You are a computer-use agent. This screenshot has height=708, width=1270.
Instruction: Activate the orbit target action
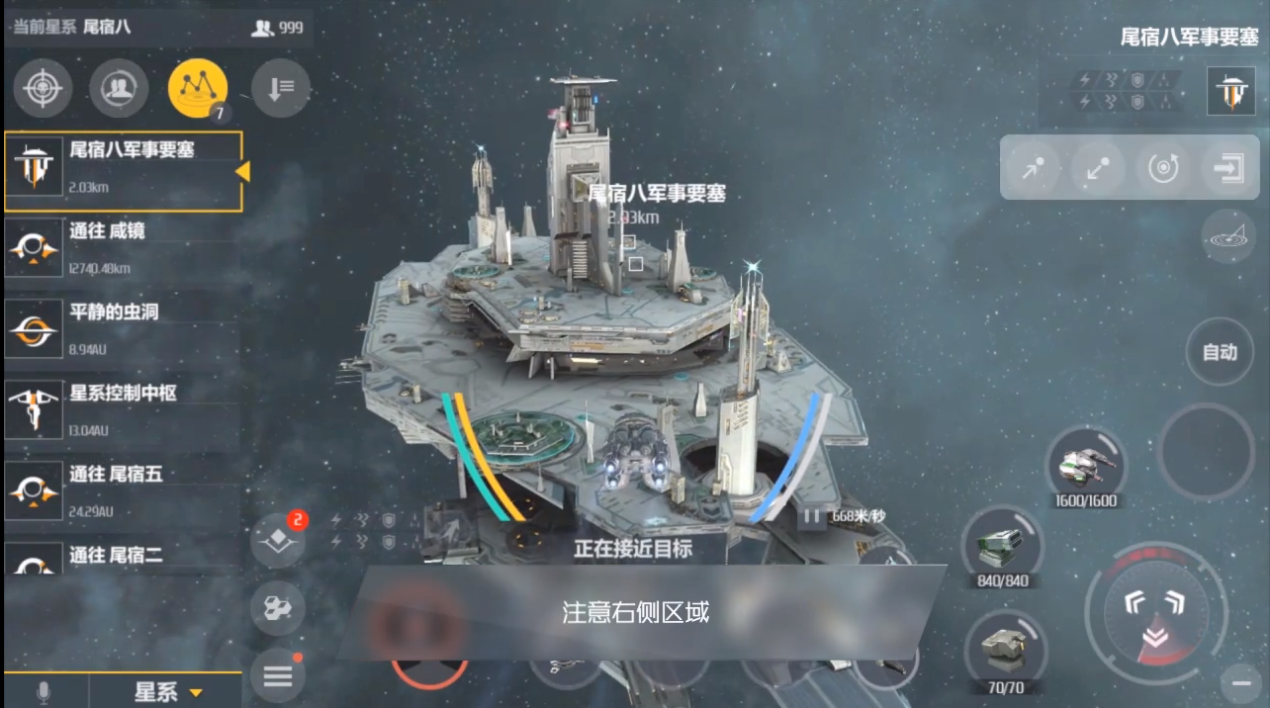tap(1162, 169)
